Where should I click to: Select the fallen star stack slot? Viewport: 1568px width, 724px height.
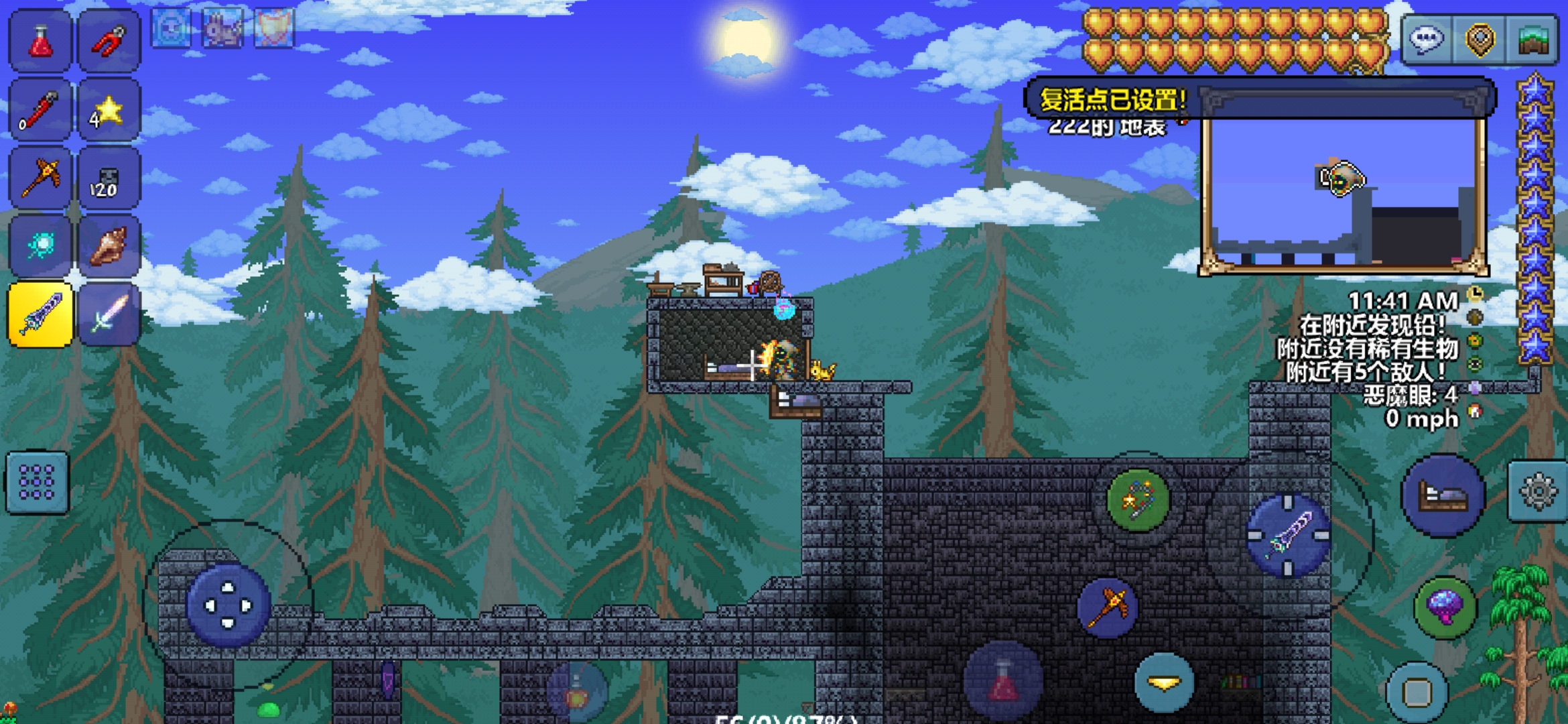(x=109, y=110)
